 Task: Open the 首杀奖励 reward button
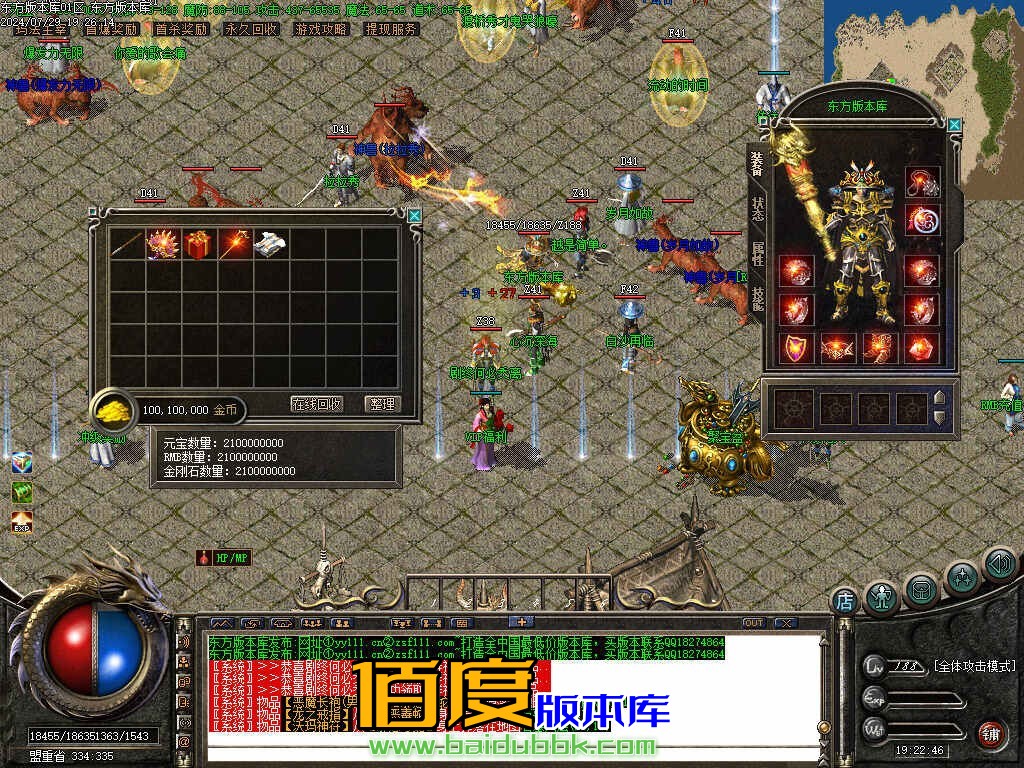(181, 29)
